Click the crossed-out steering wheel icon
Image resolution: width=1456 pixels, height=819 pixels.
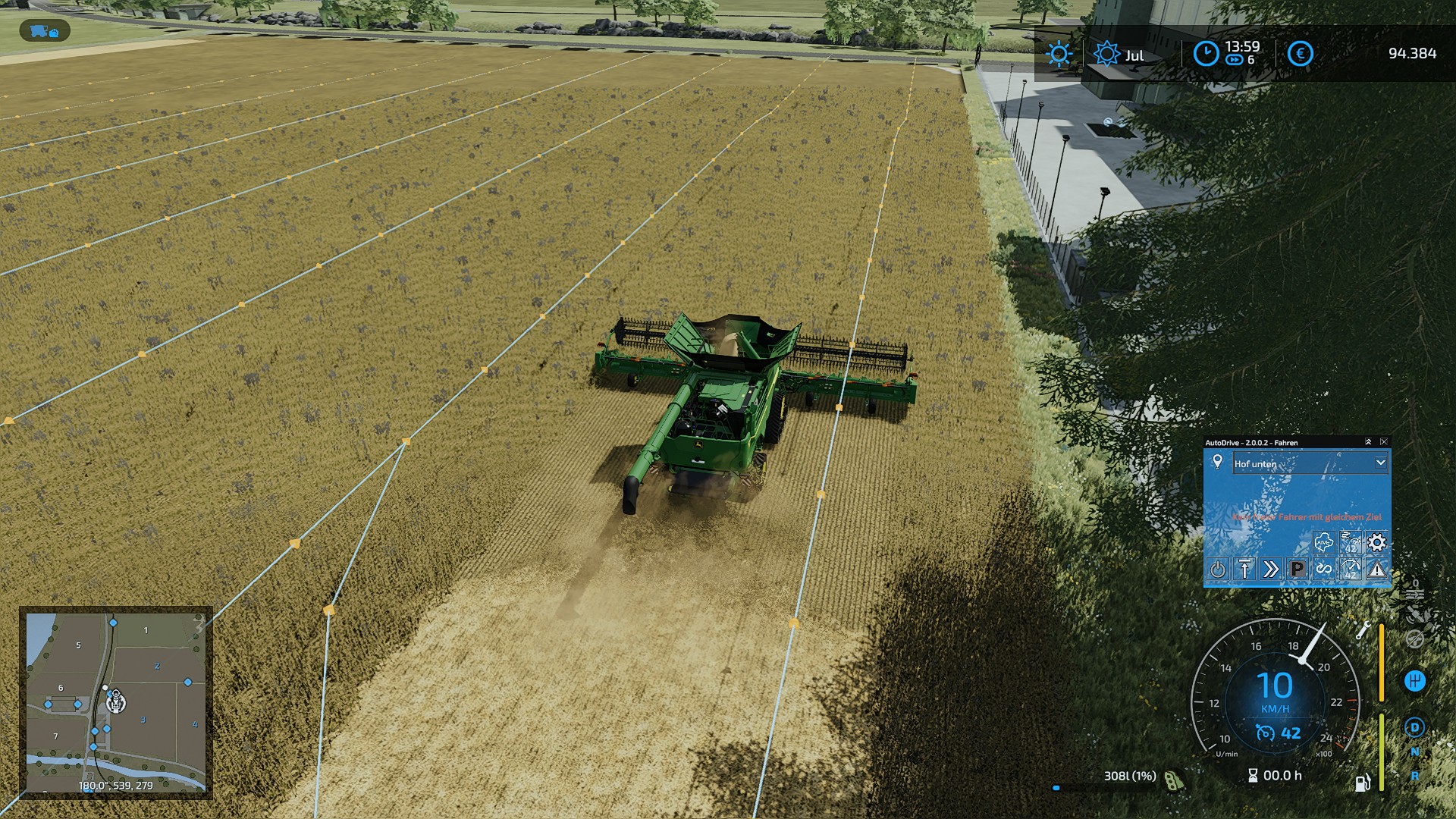coord(1415,639)
